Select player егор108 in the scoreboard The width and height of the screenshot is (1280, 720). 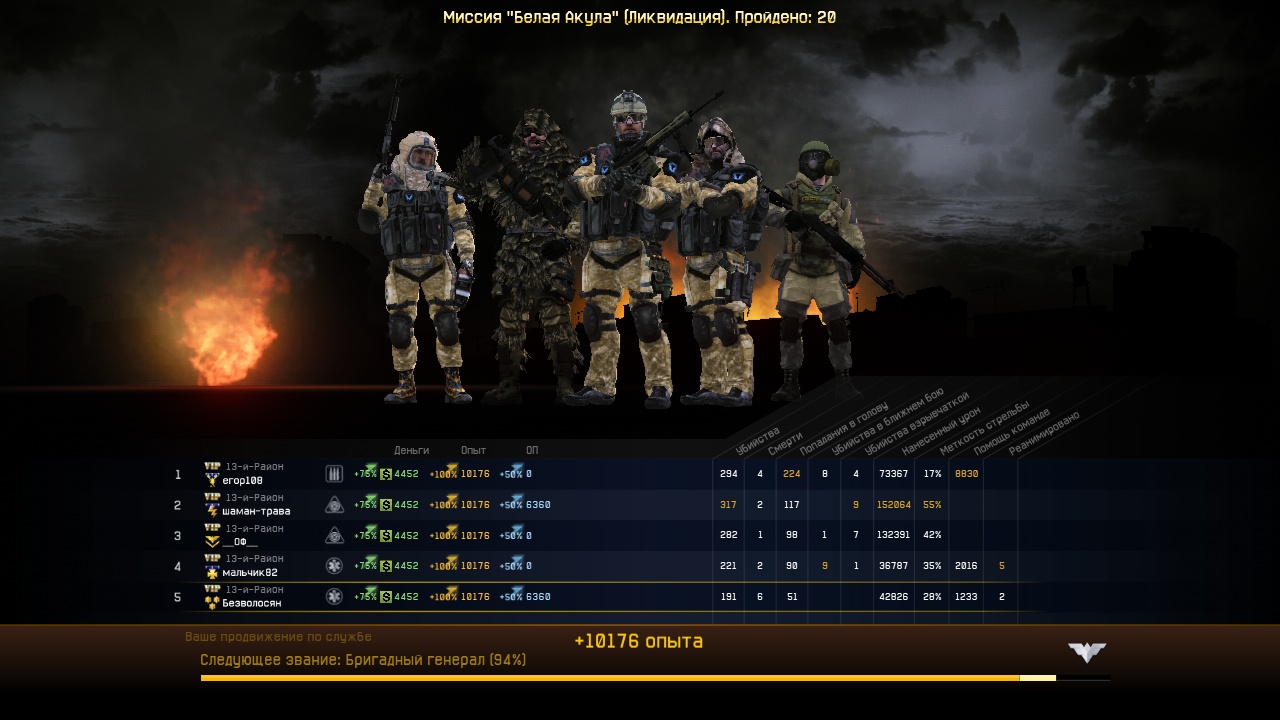[242, 481]
